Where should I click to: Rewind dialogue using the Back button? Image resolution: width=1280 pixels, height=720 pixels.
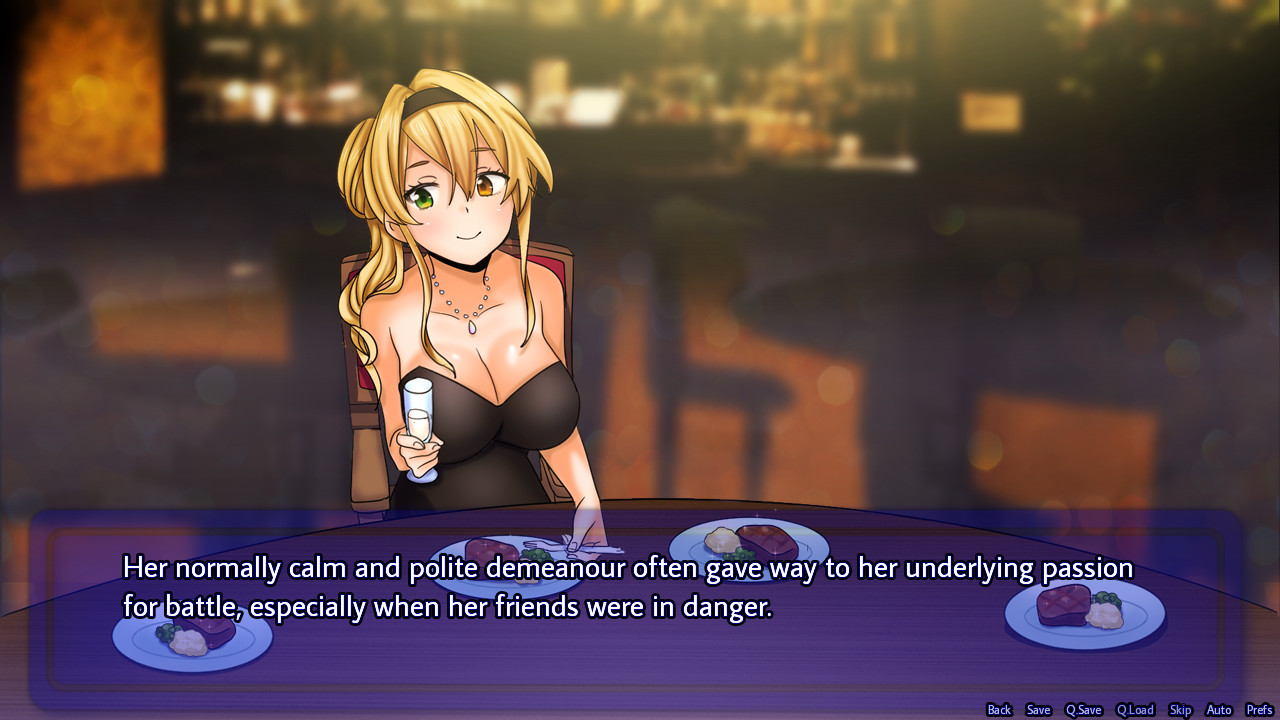(998, 709)
